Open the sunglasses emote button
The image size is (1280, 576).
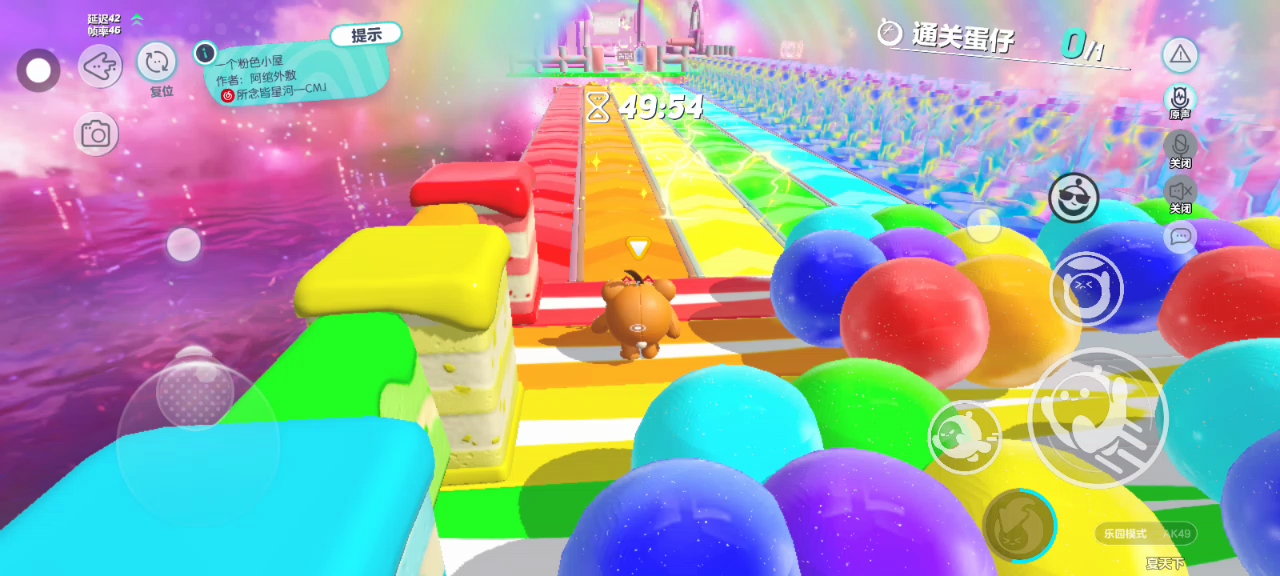point(1073,197)
